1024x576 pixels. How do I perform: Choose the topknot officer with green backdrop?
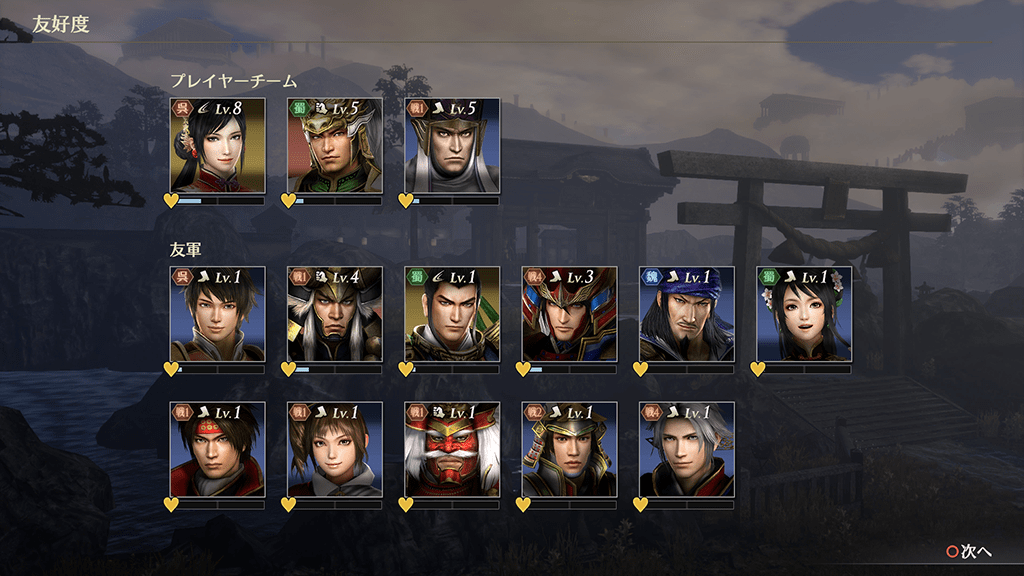point(452,314)
